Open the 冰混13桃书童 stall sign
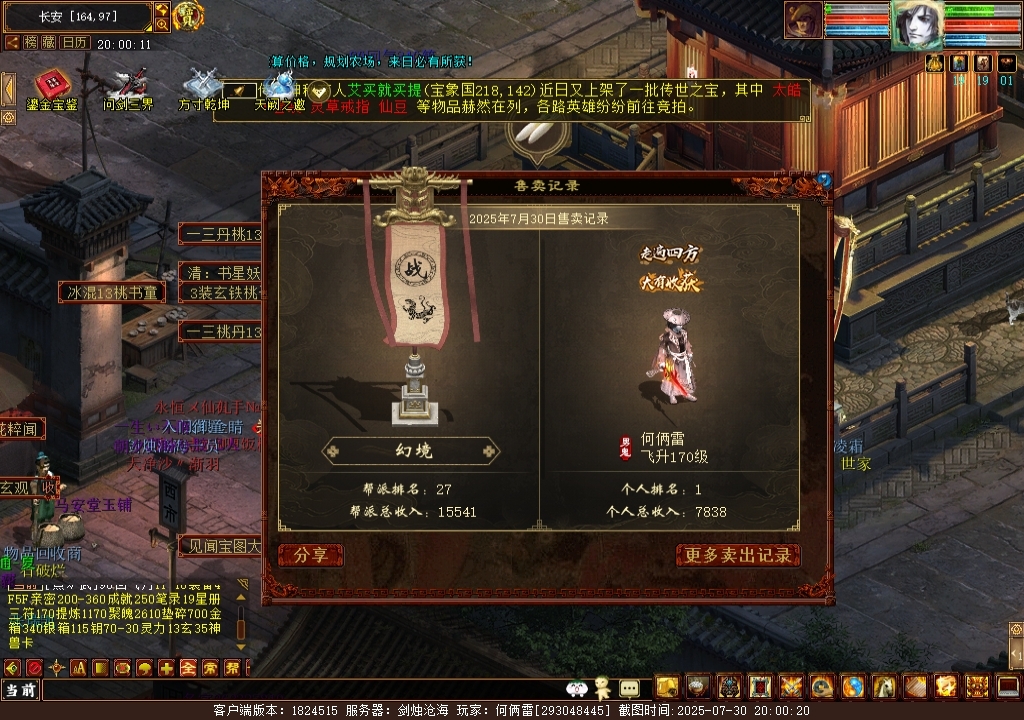 (112, 293)
